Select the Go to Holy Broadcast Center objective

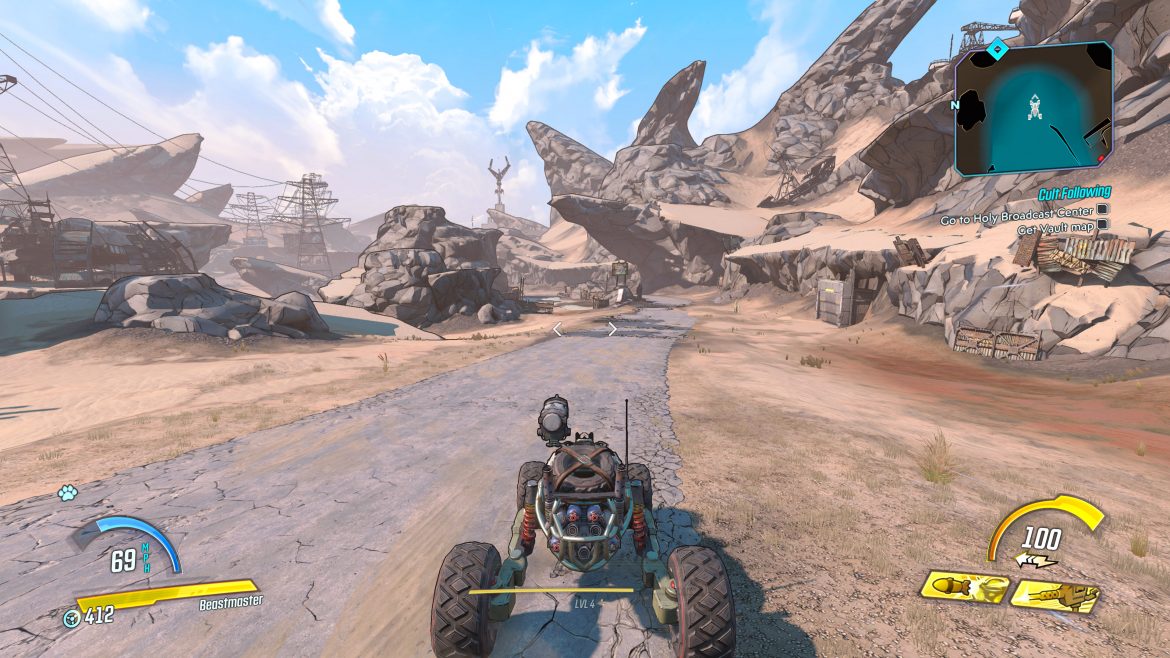tap(1017, 210)
